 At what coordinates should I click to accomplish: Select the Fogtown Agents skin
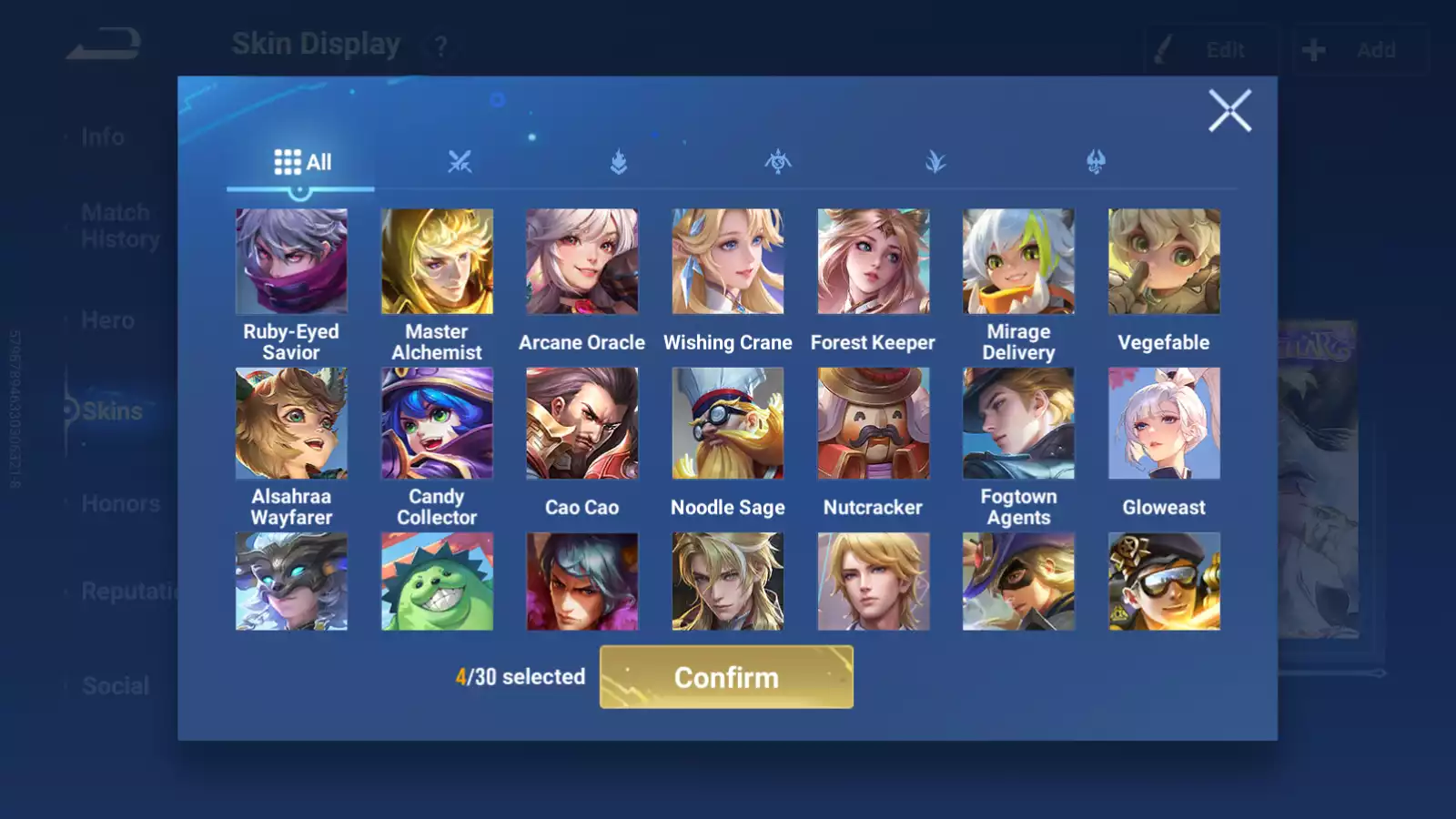(1018, 423)
